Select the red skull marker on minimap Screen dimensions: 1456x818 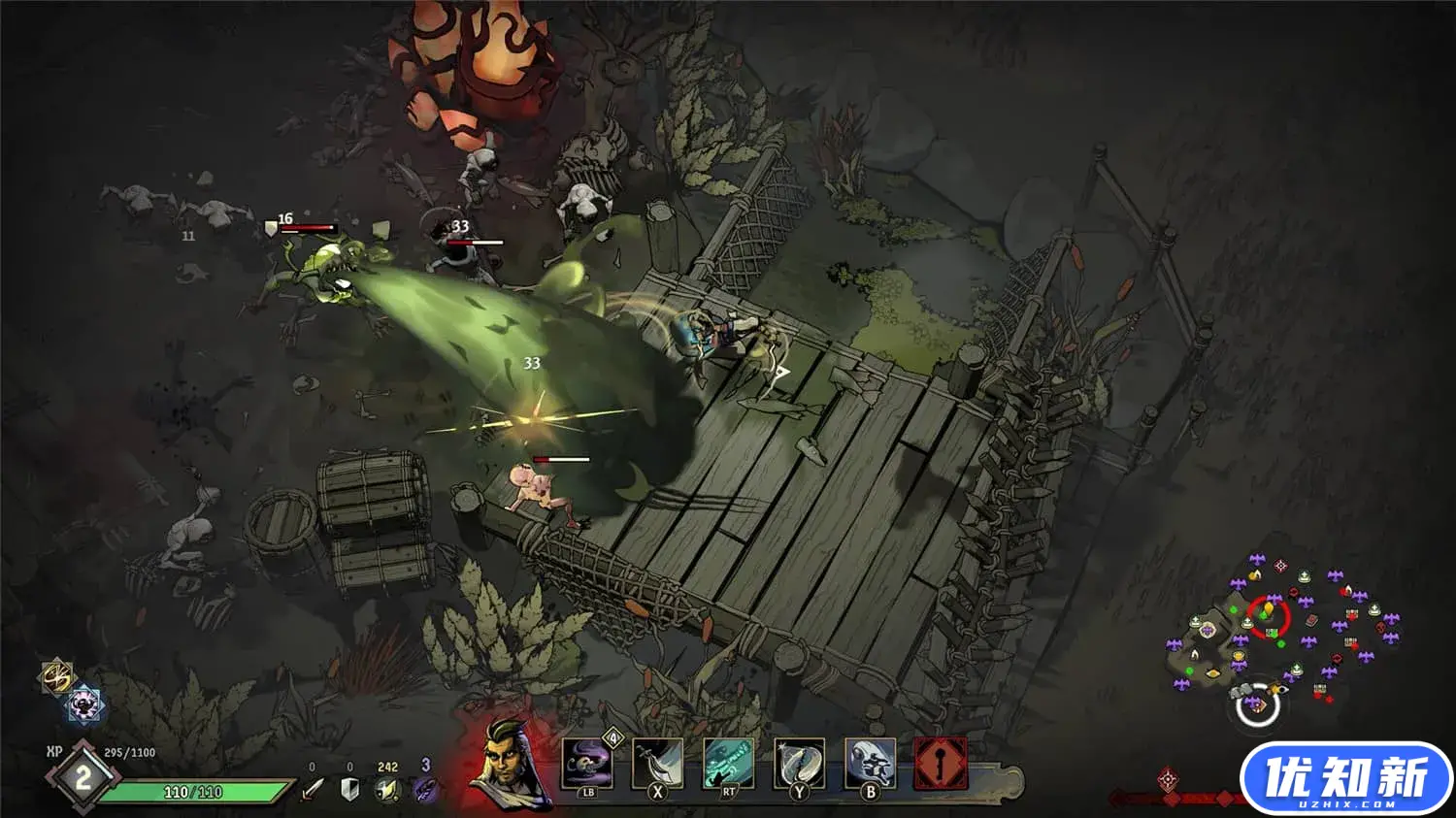tap(1381, 628)
